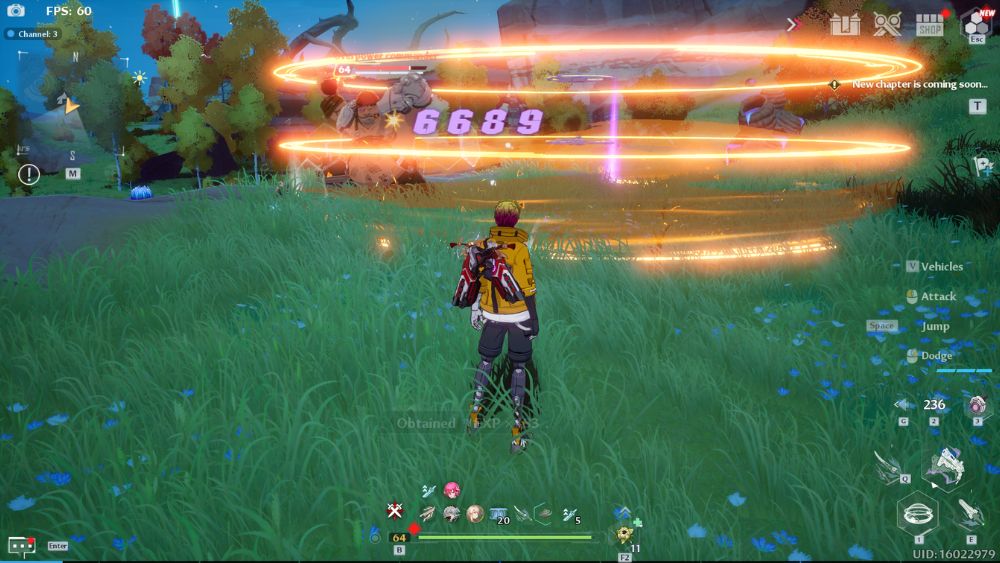Open the hexagon main menu icon

coord(975,22)
